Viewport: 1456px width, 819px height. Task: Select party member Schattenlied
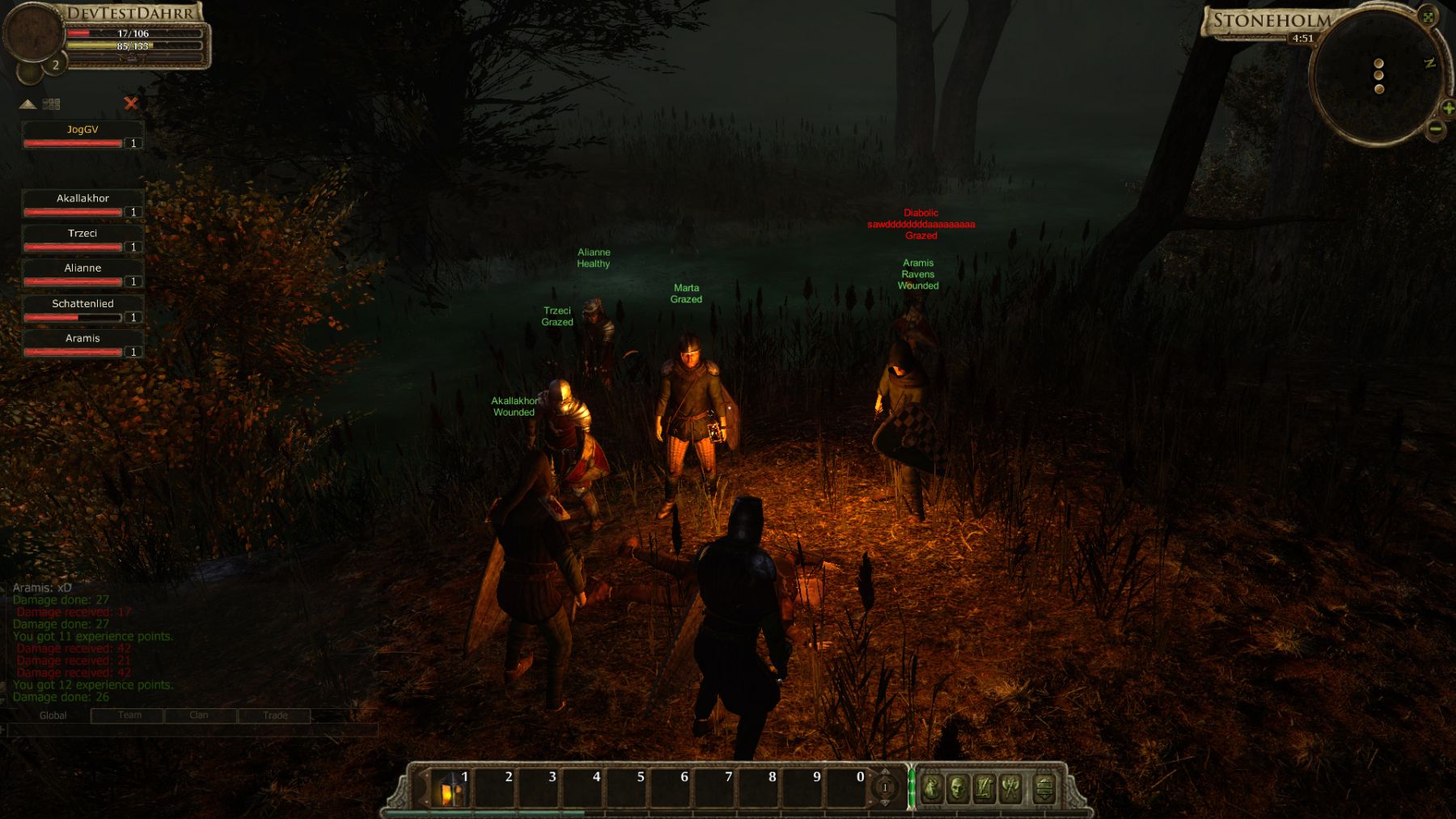[83, 310]
